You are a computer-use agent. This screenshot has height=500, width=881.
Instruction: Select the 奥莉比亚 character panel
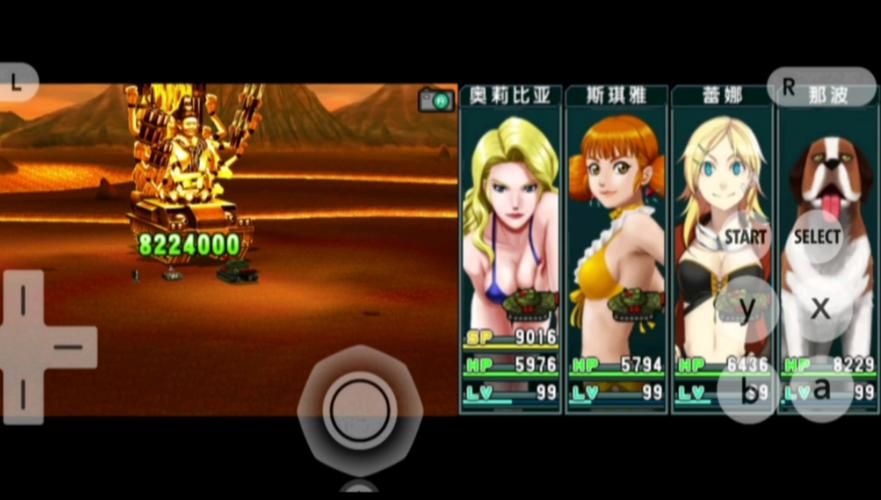[x=510, y=250]
